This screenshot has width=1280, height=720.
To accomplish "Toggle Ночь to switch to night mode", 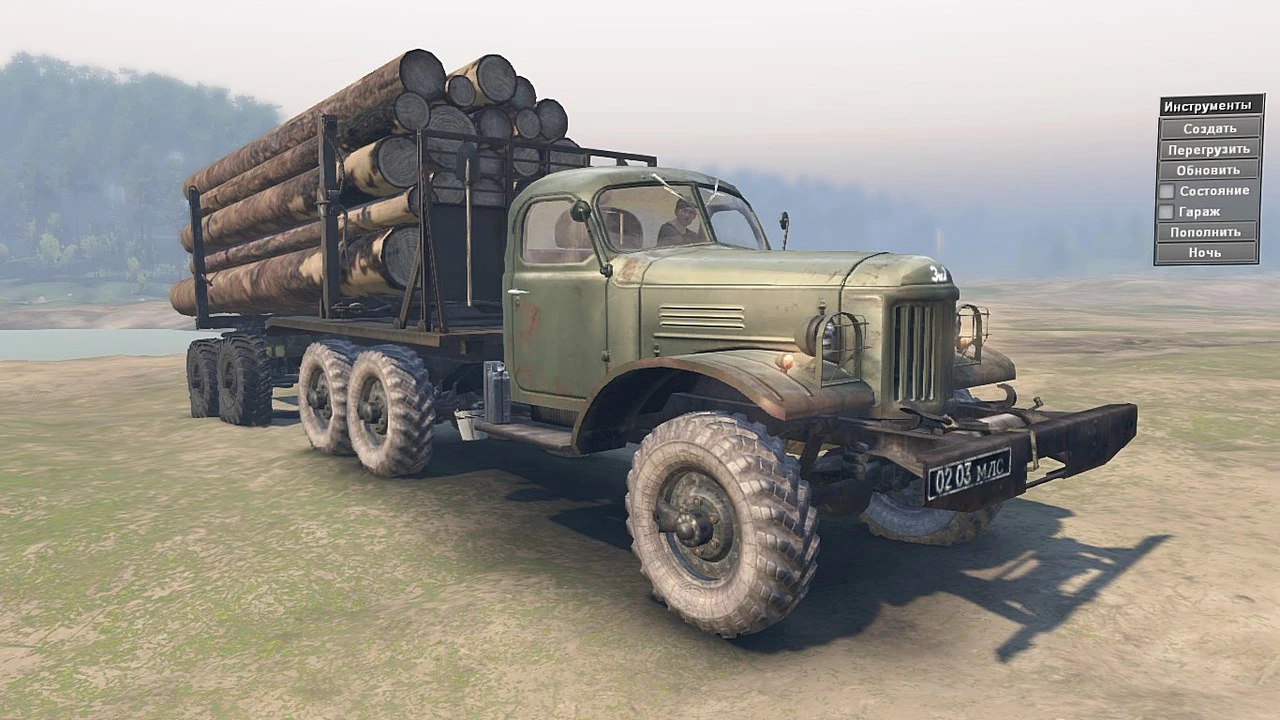I will coord(1209,253).
